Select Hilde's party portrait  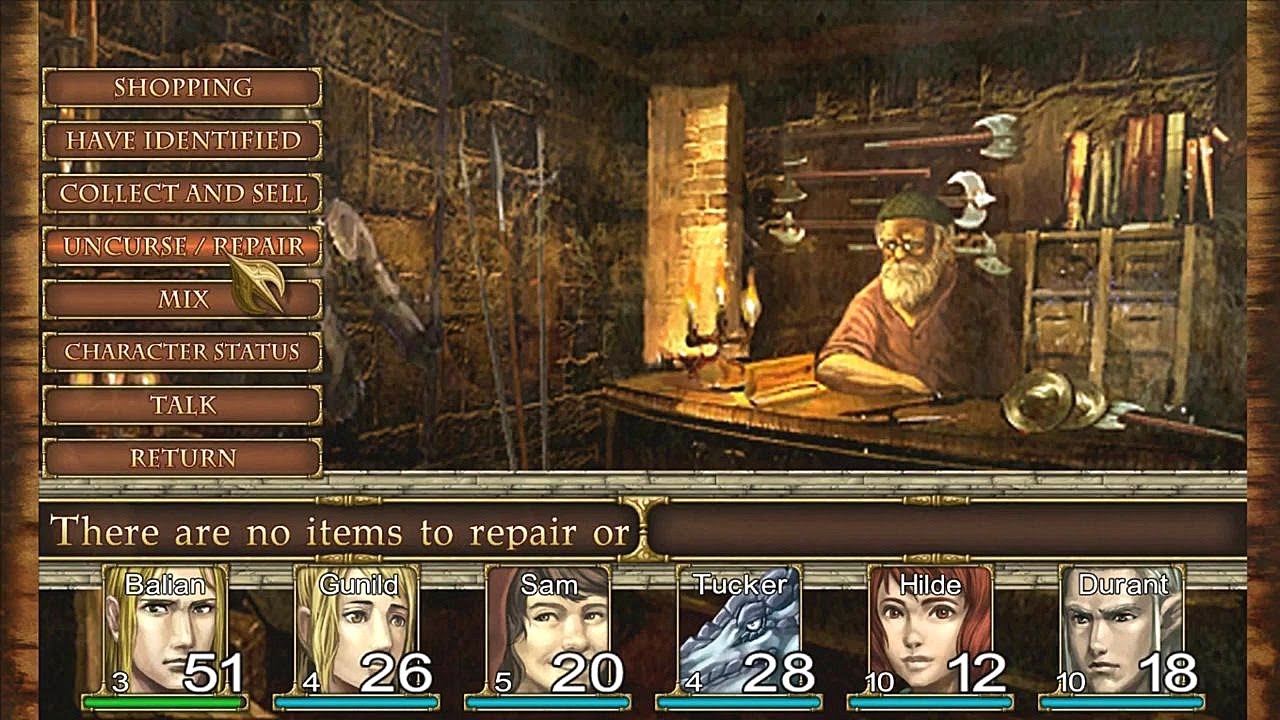[930, 632]
